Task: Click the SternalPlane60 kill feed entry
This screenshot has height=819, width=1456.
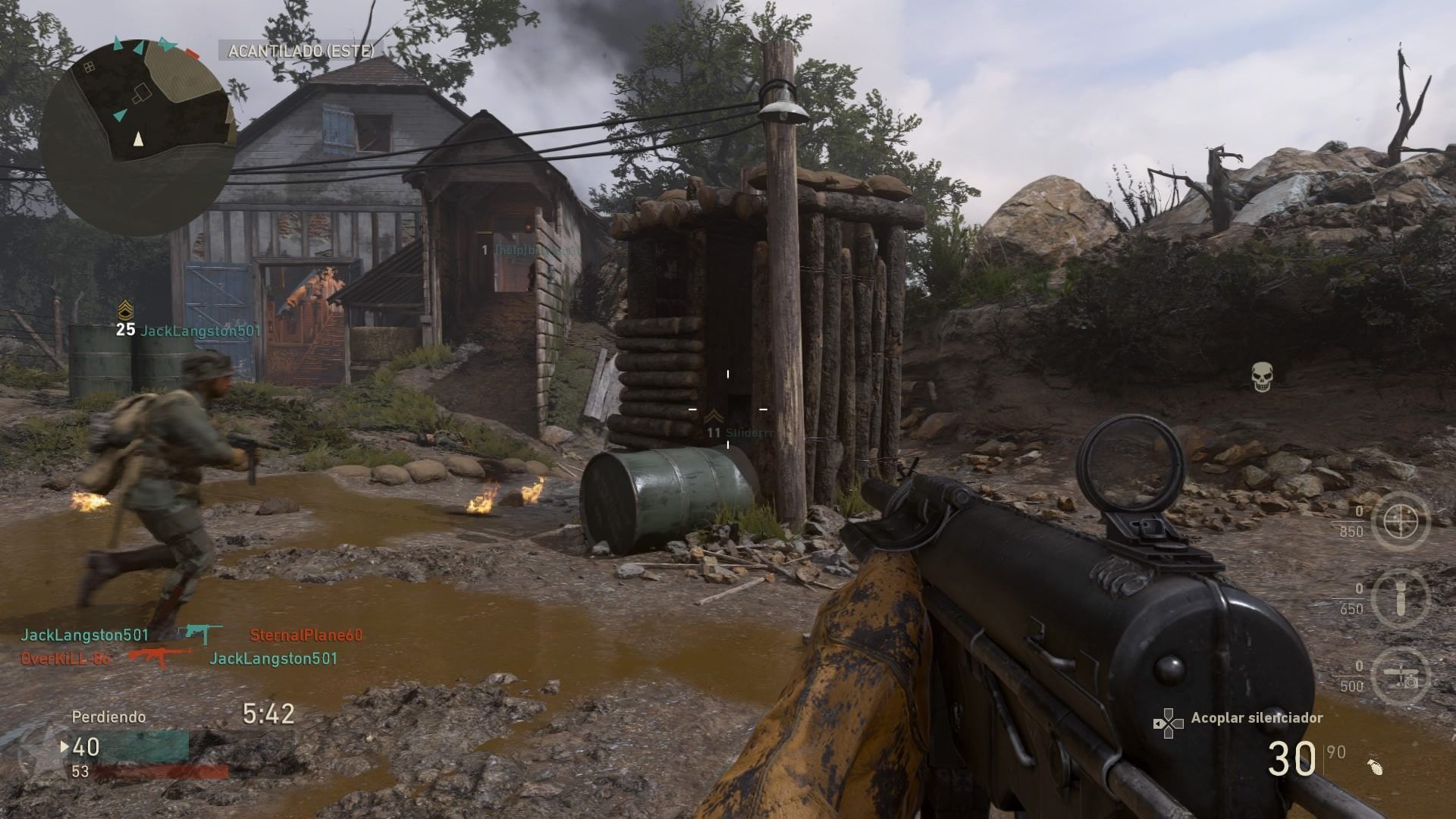Action: tap(306, 635)
